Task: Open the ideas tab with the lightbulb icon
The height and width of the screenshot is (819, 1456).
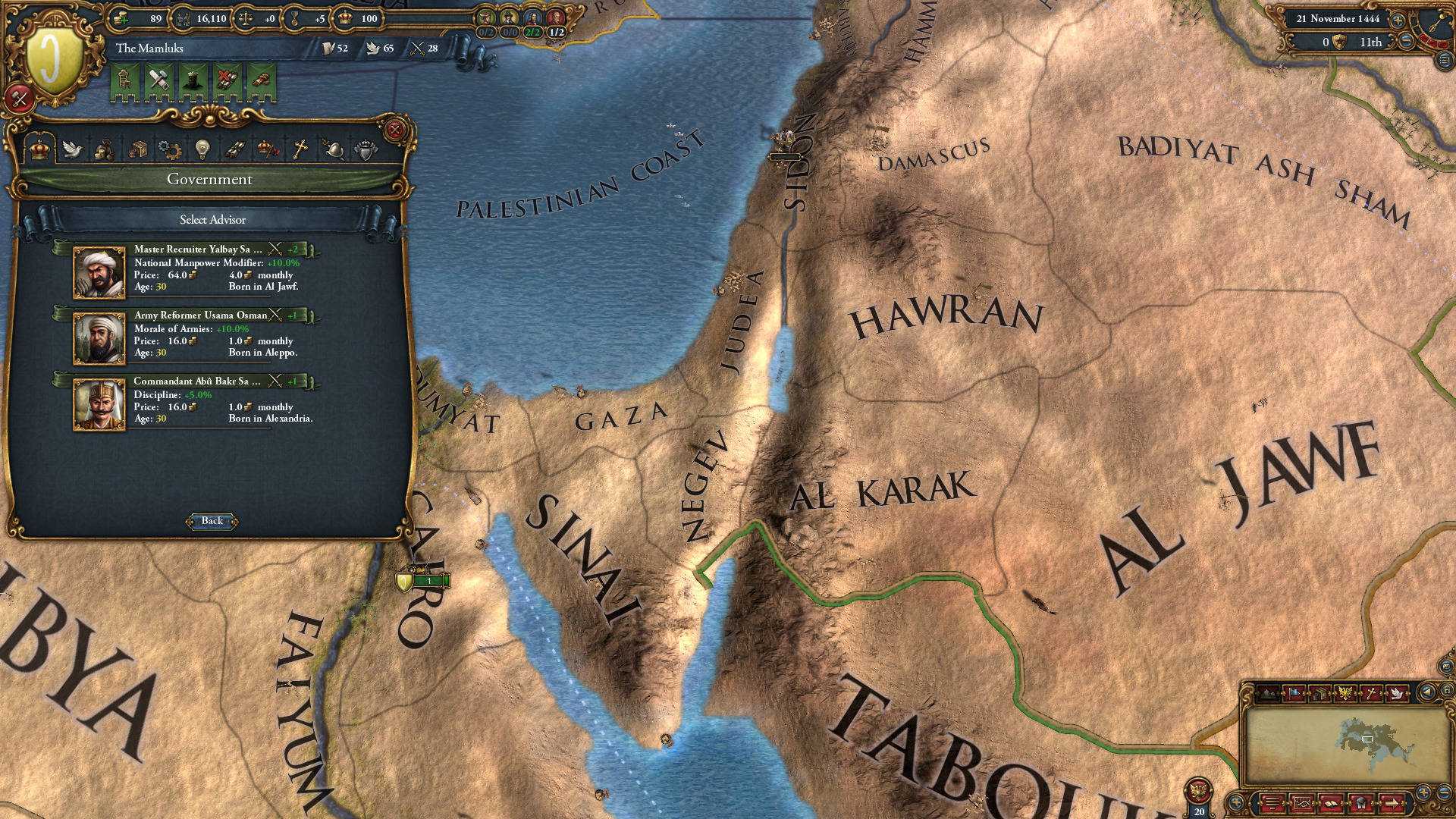Action: pos(202,149)
